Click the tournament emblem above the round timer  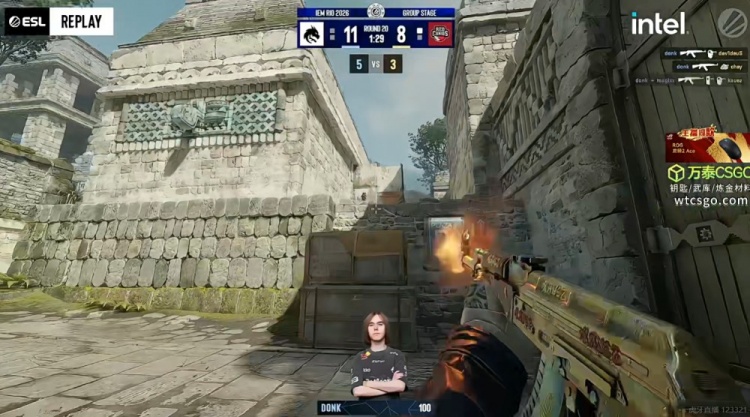tap(376, 12)
